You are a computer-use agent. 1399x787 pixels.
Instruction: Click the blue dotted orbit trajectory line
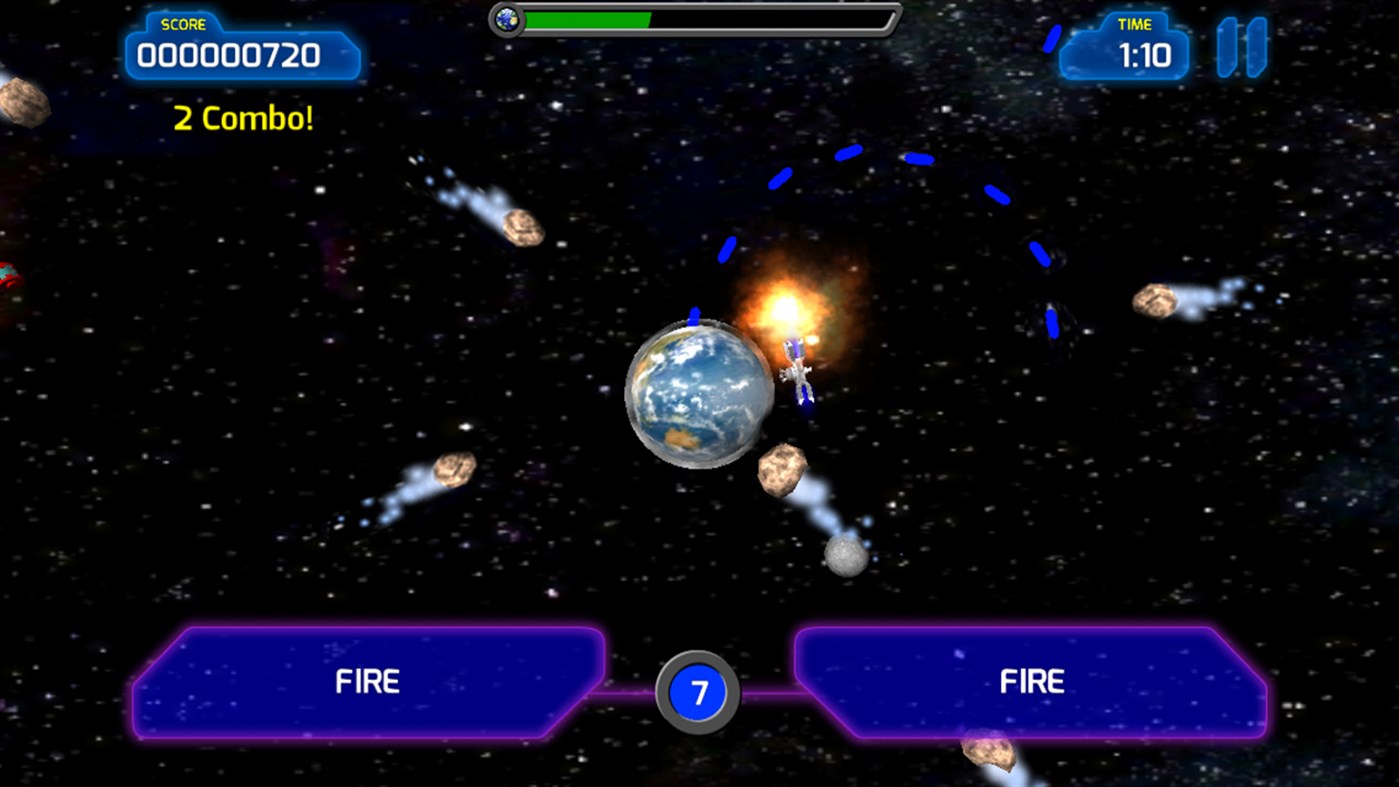coord(850,150)
